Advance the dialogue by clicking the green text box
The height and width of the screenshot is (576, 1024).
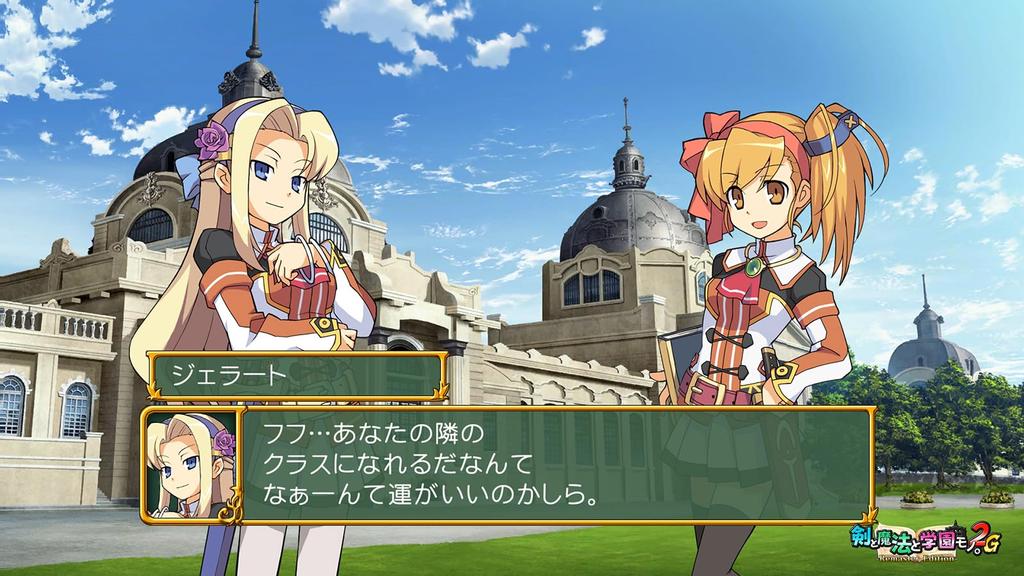point(555,465)
